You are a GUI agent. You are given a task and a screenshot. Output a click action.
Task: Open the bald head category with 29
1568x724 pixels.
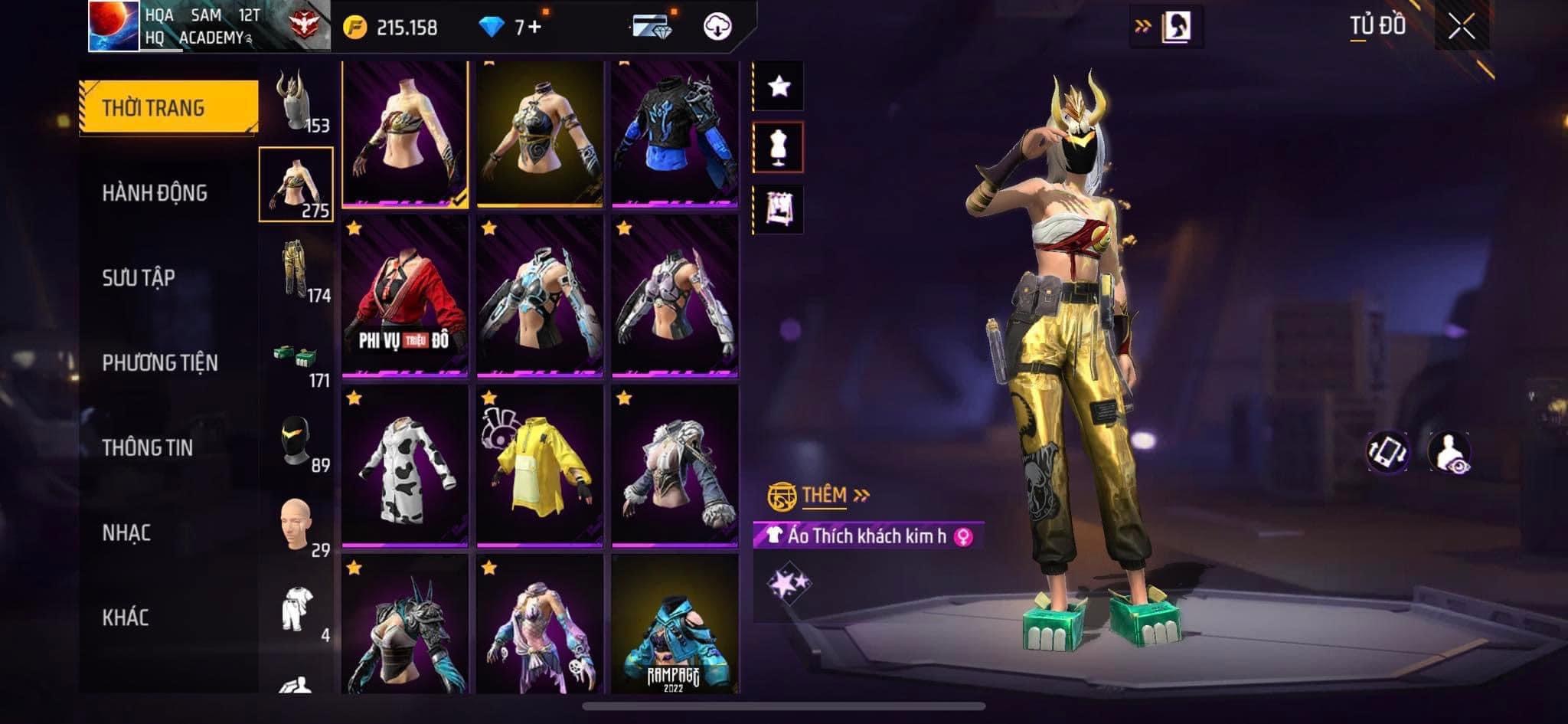297,527
